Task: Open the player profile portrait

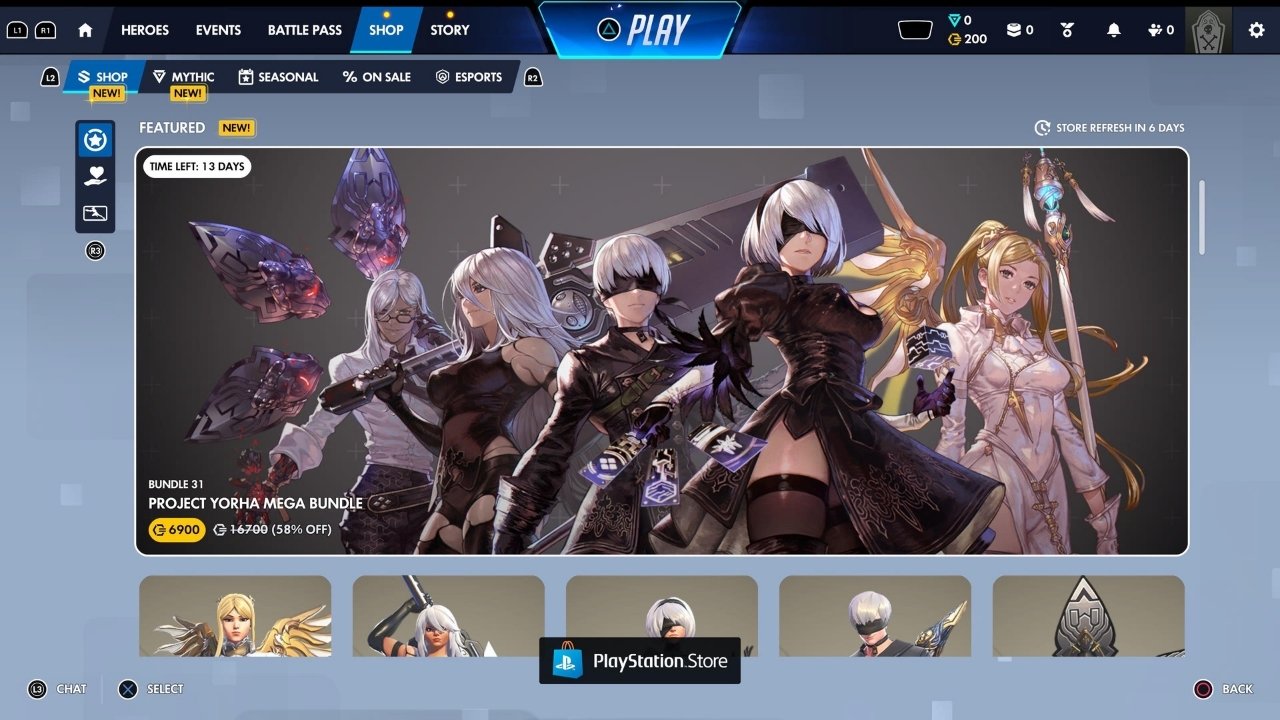Action: click(1208, 30)
